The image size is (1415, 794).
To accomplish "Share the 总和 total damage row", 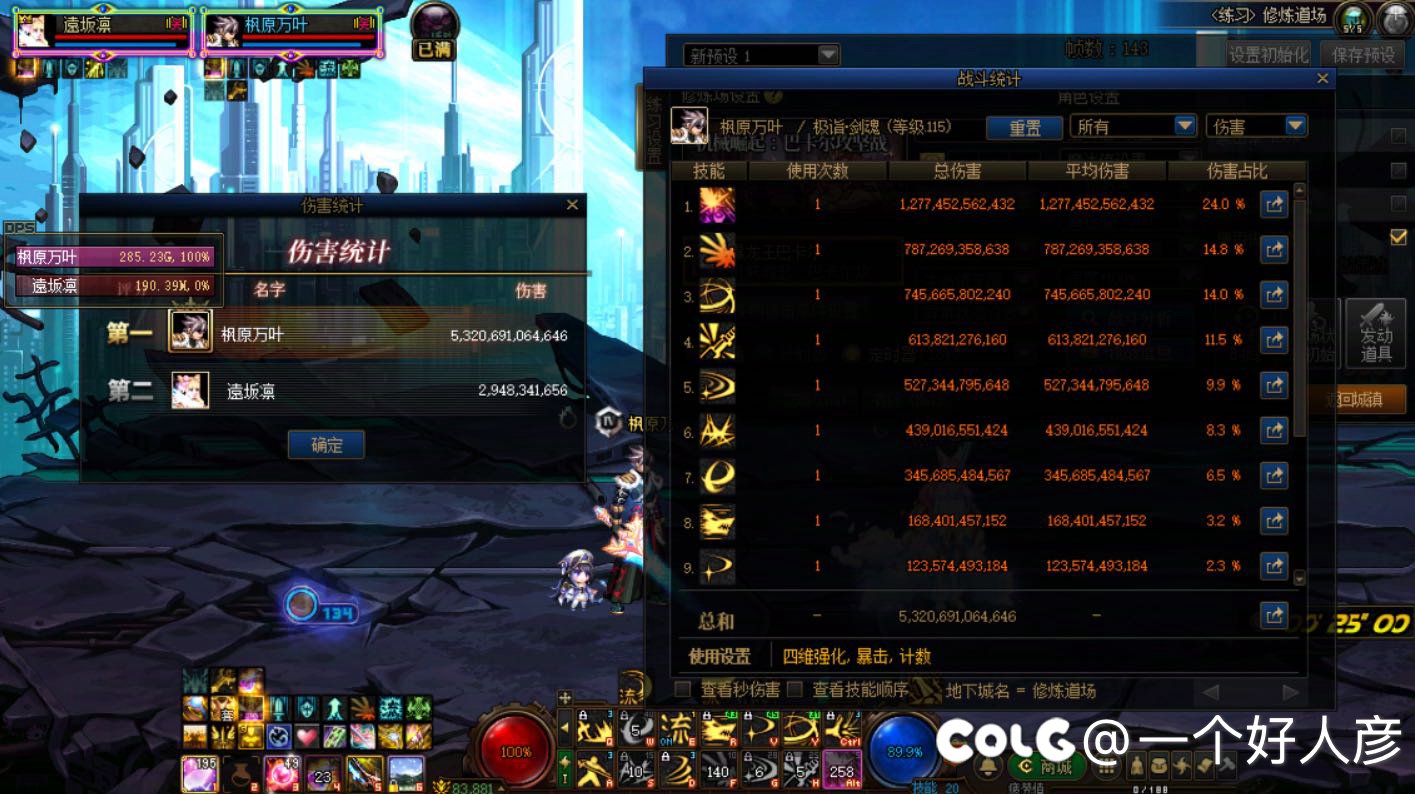I will (x=1273, y=616).
